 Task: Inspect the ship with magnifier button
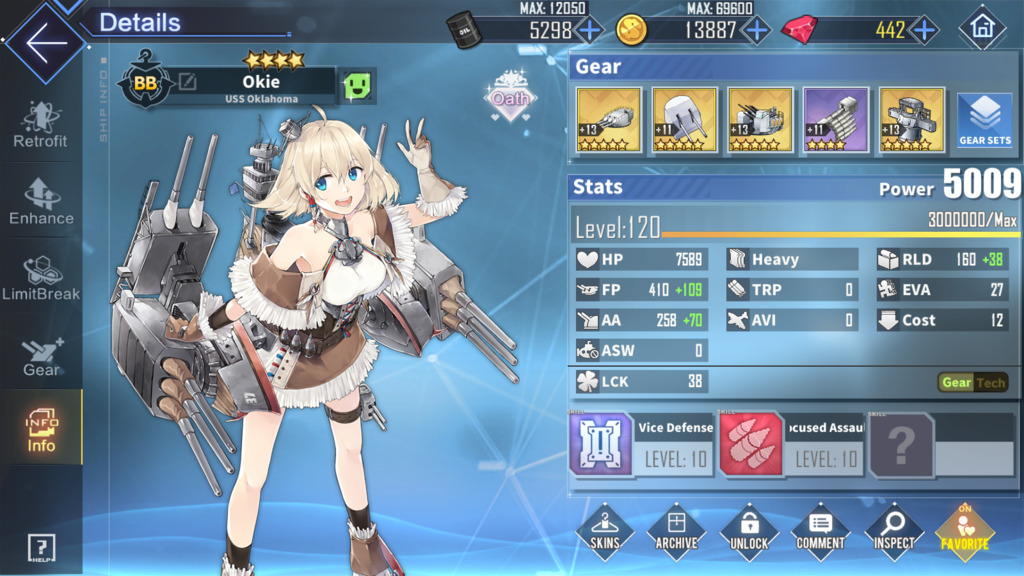pos(893,531)
